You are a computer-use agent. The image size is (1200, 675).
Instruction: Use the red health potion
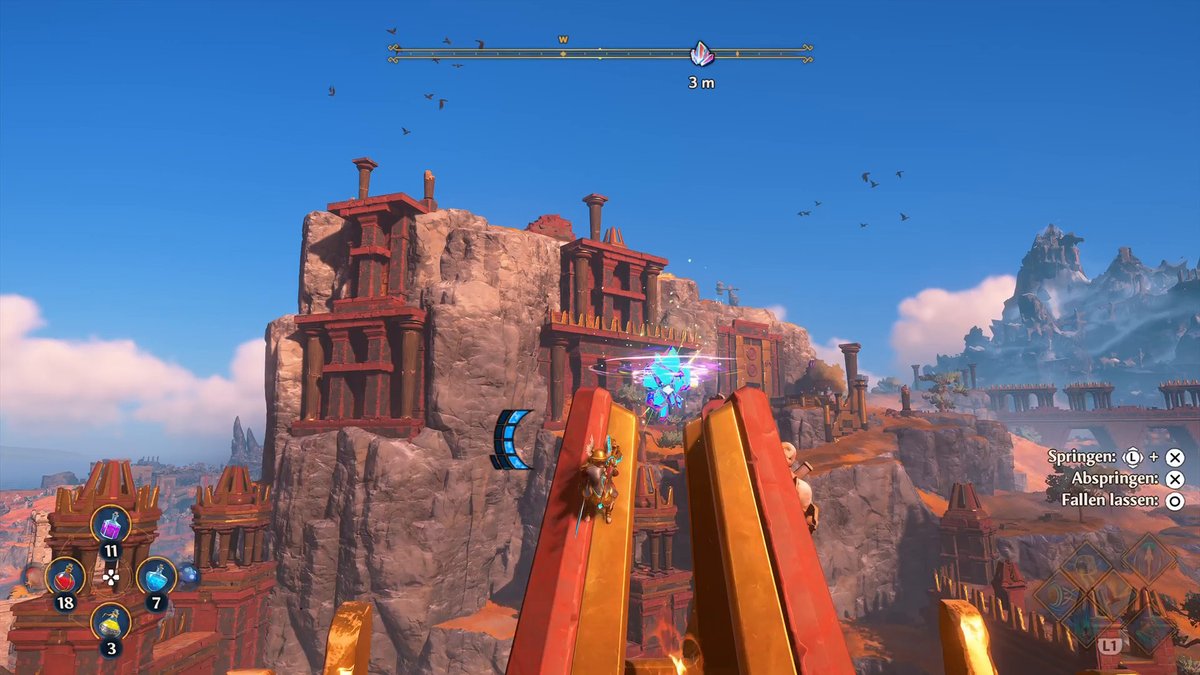coord(65,576)
